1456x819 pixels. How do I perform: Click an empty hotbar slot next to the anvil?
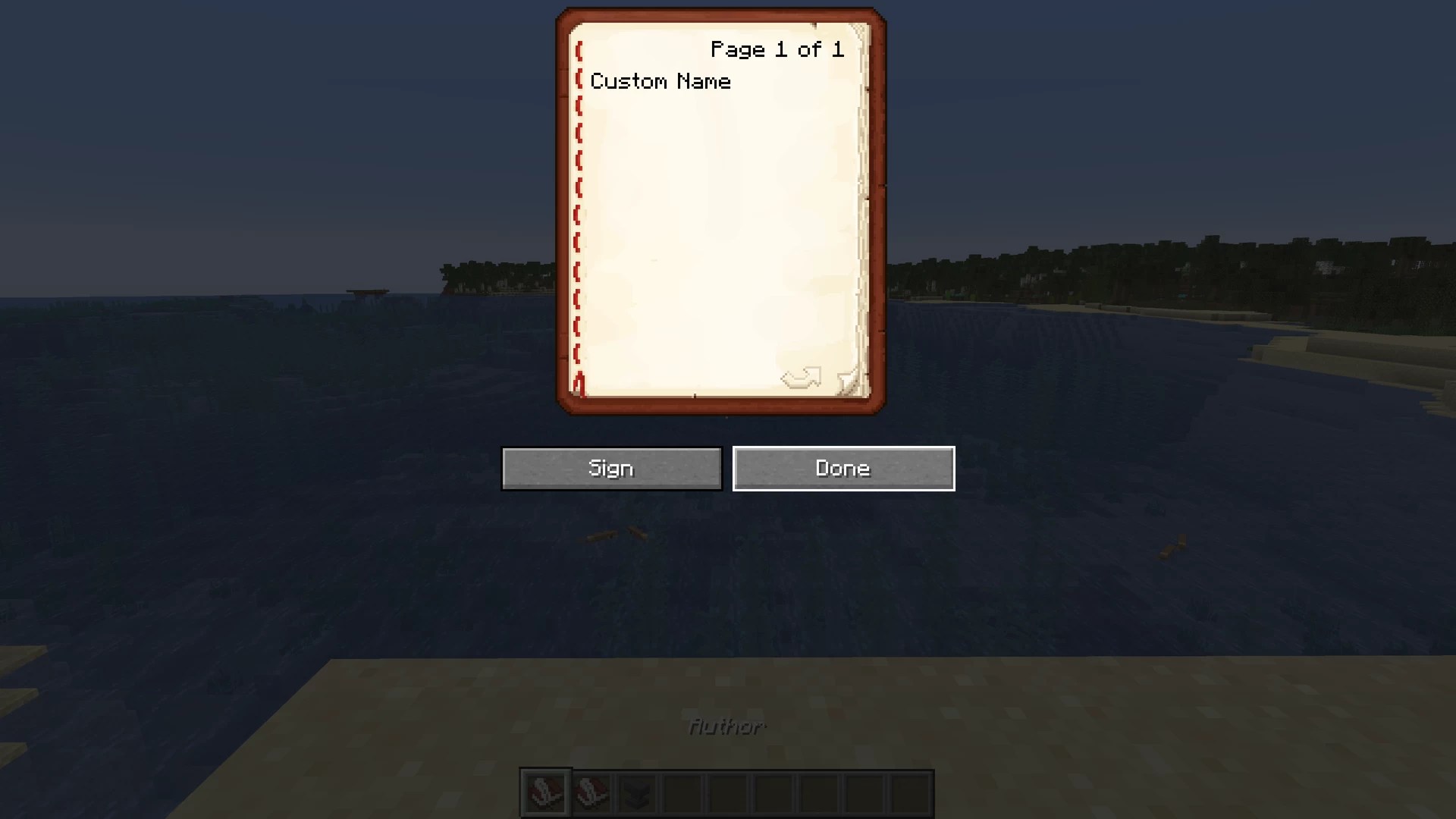click(683, 791)
